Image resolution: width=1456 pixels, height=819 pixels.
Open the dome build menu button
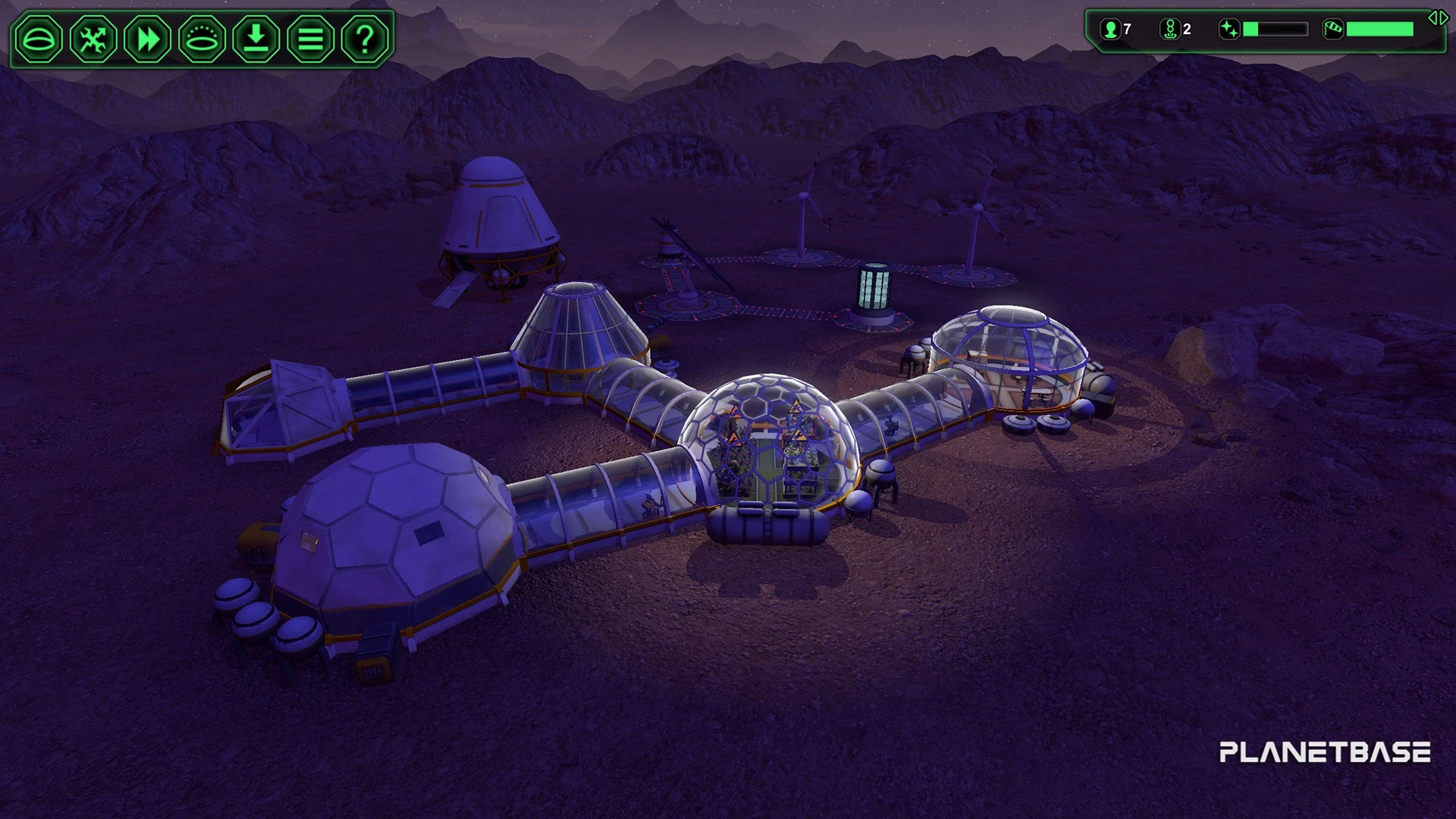tap(39, 38)
